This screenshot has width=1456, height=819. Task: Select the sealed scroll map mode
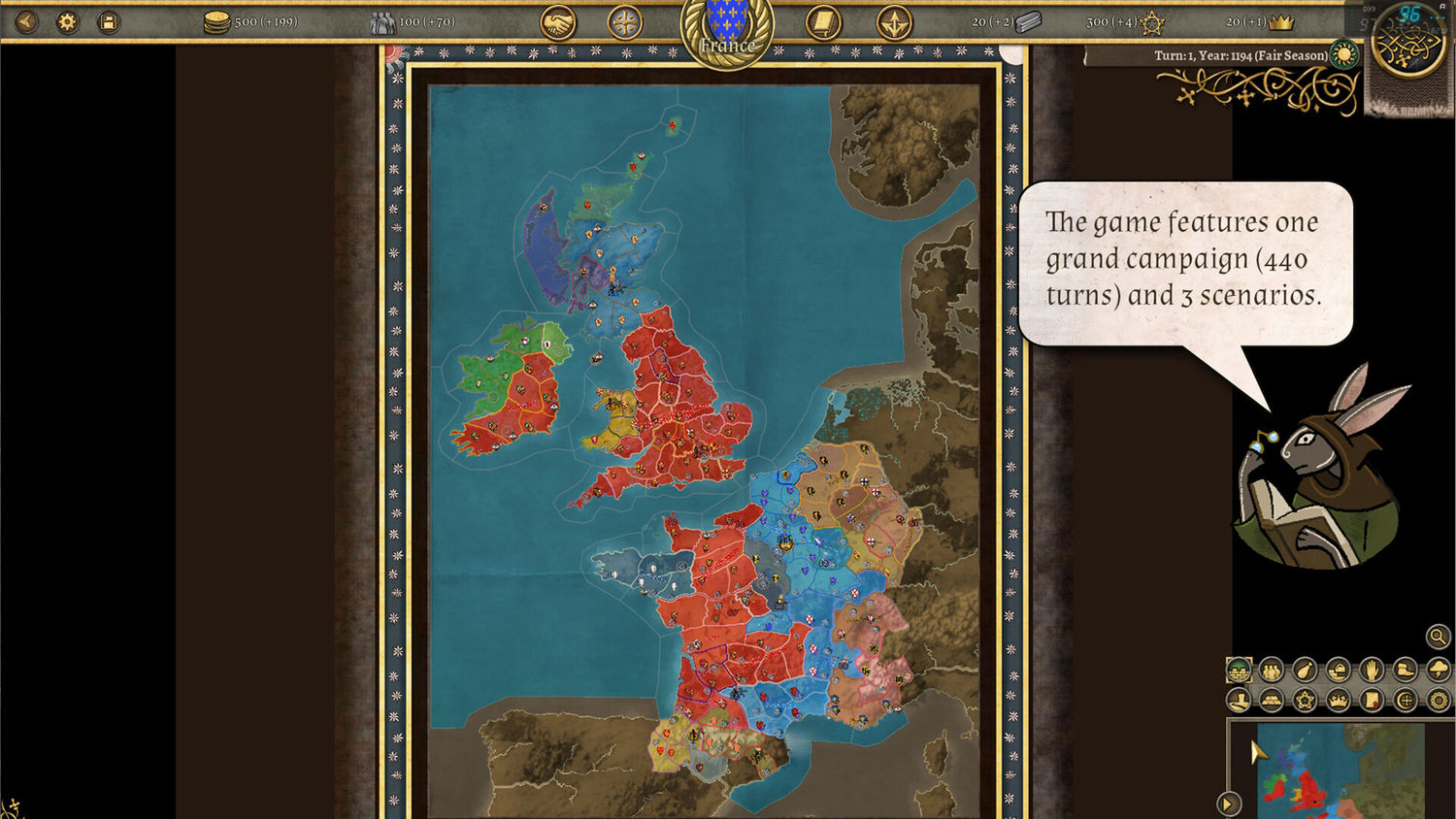tap(1372, 700)
